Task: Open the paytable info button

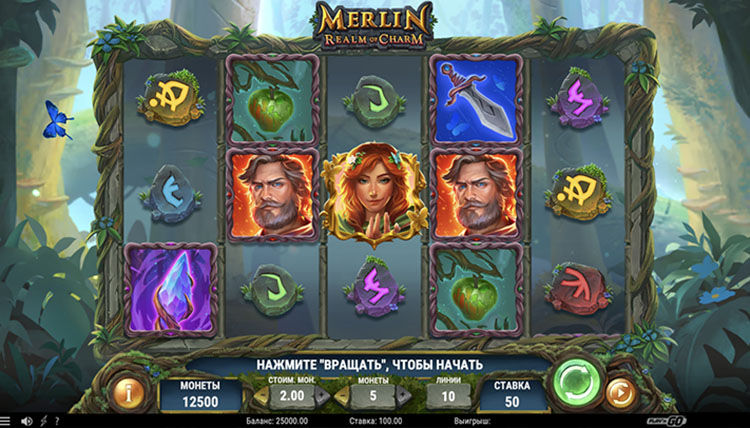Action: (x=128, y=392)
